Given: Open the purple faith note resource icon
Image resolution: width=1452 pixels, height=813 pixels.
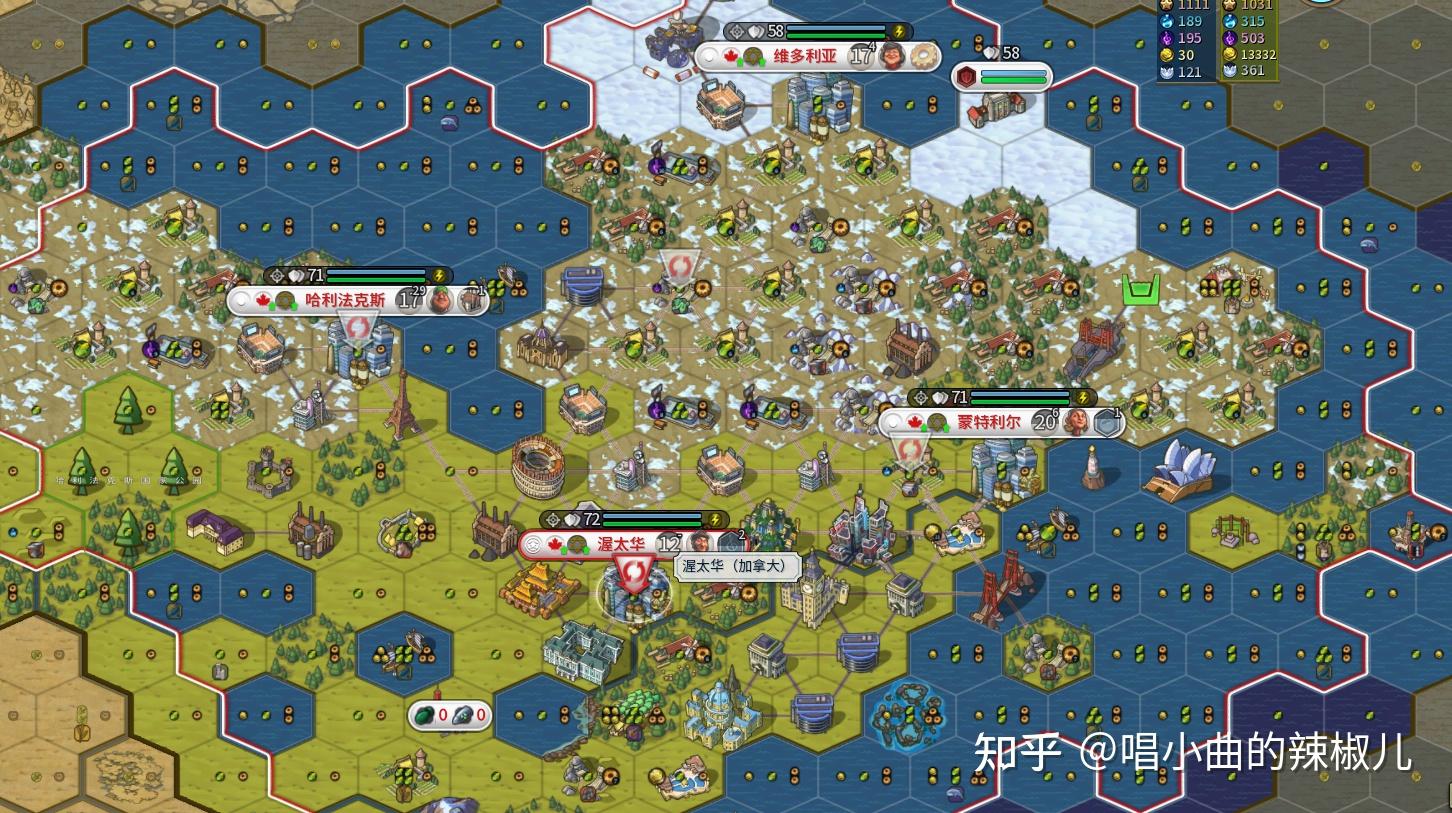Looking at the screenshot, I should pos(1166,37).
